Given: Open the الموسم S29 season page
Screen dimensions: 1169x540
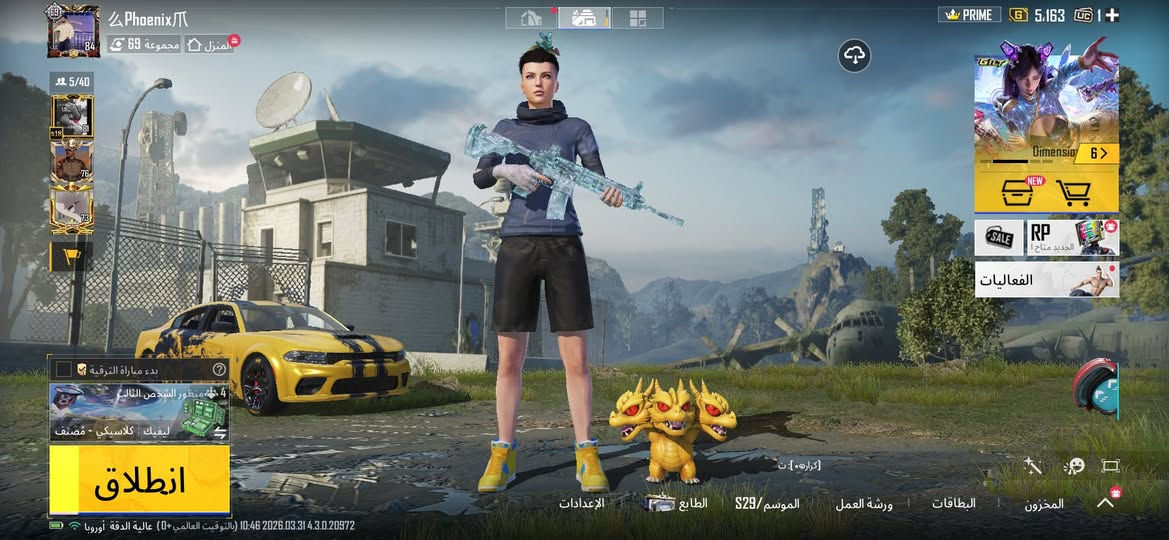Looking at the screenshot, I should pyautogui.click(x=767, y=503).
